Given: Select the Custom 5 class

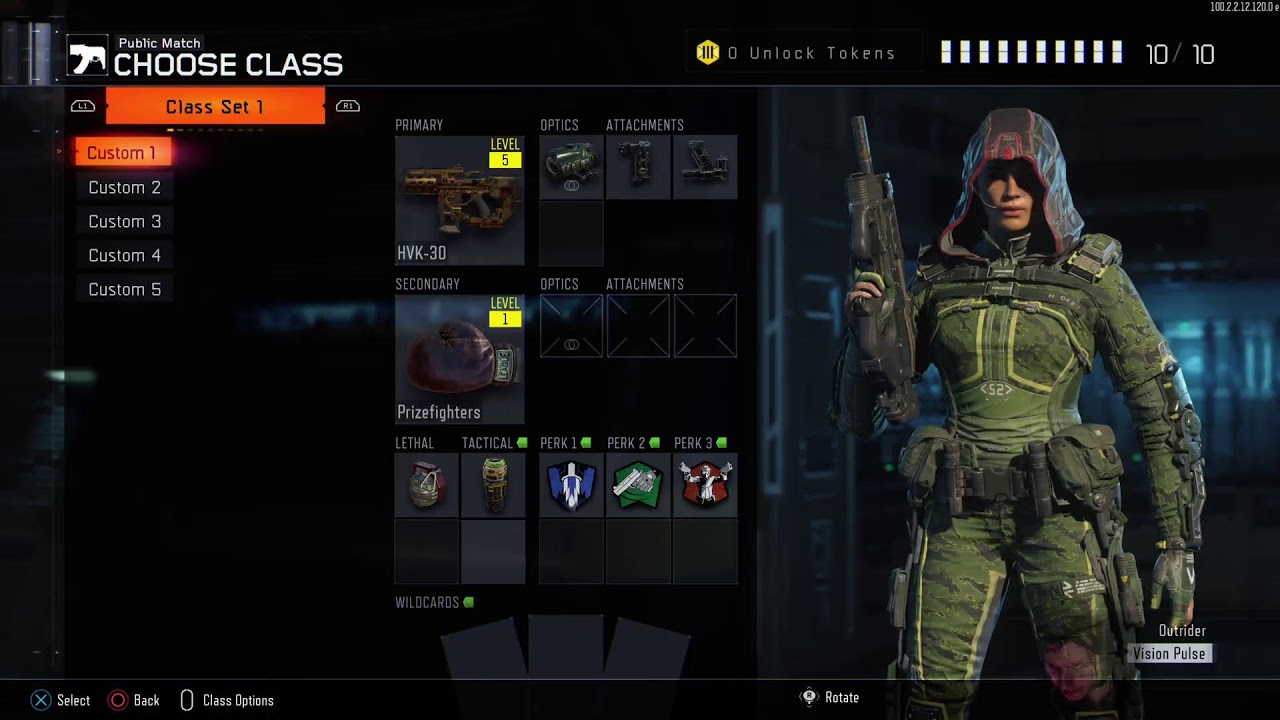Looking at the screenshot, I should point(124,289).
